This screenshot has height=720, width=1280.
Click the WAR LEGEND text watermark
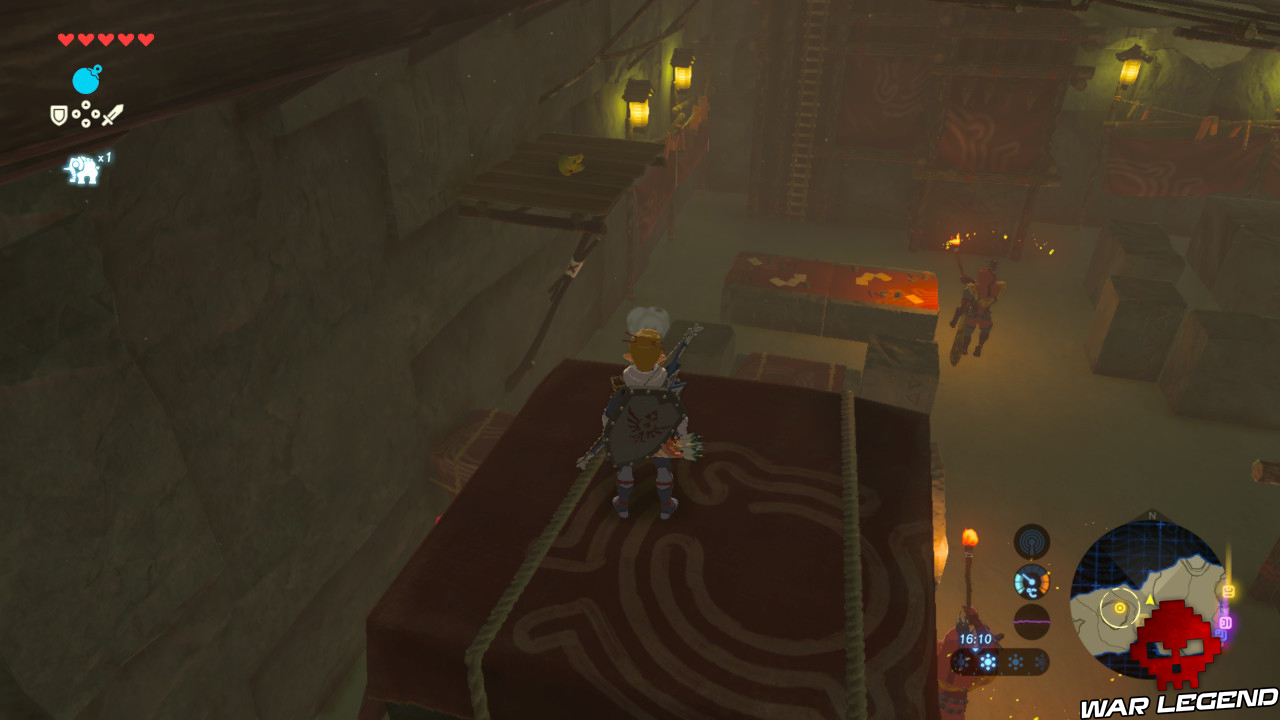coord(1175,702)
